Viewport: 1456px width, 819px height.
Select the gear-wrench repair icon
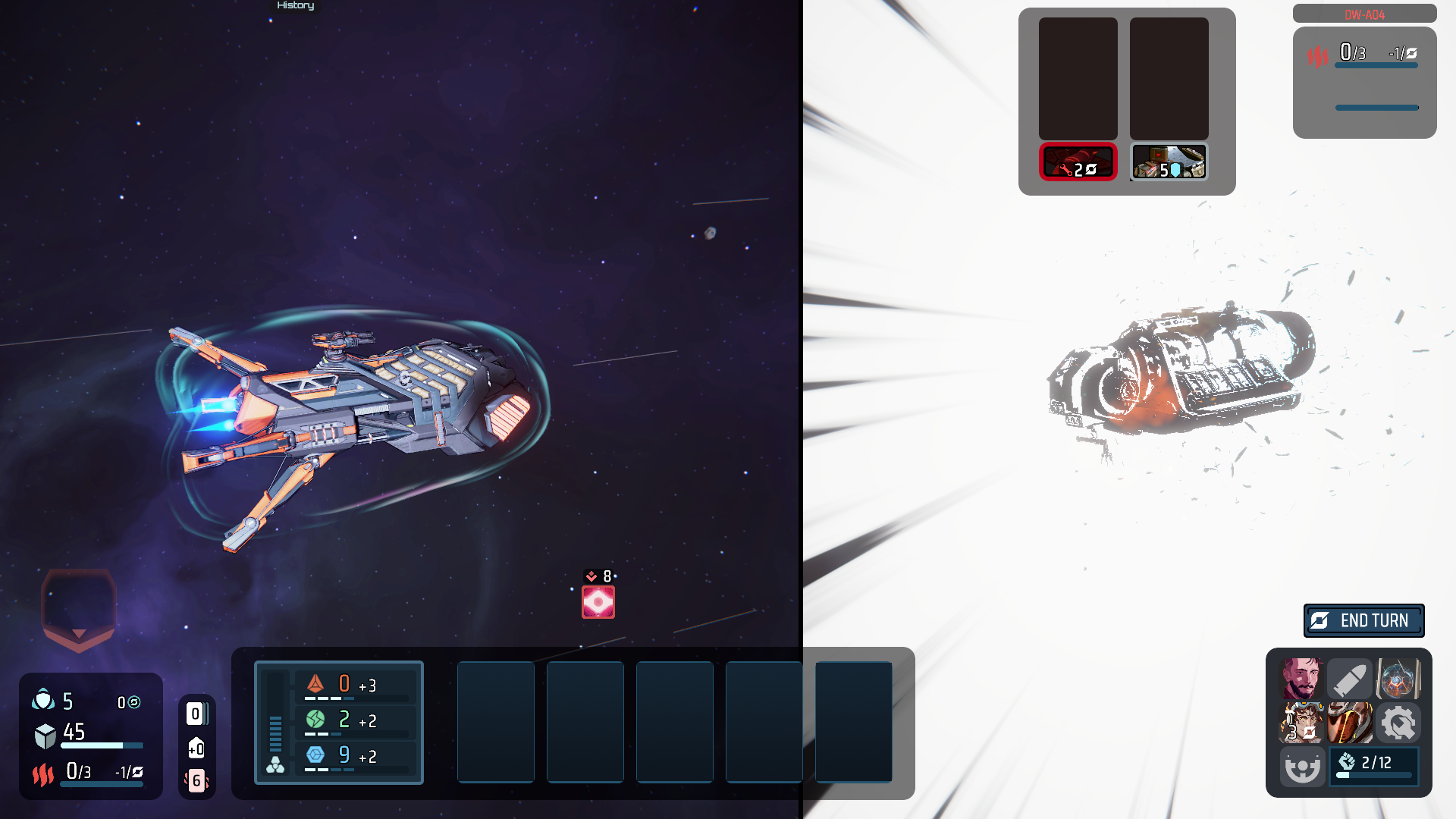pos(1398,723)
